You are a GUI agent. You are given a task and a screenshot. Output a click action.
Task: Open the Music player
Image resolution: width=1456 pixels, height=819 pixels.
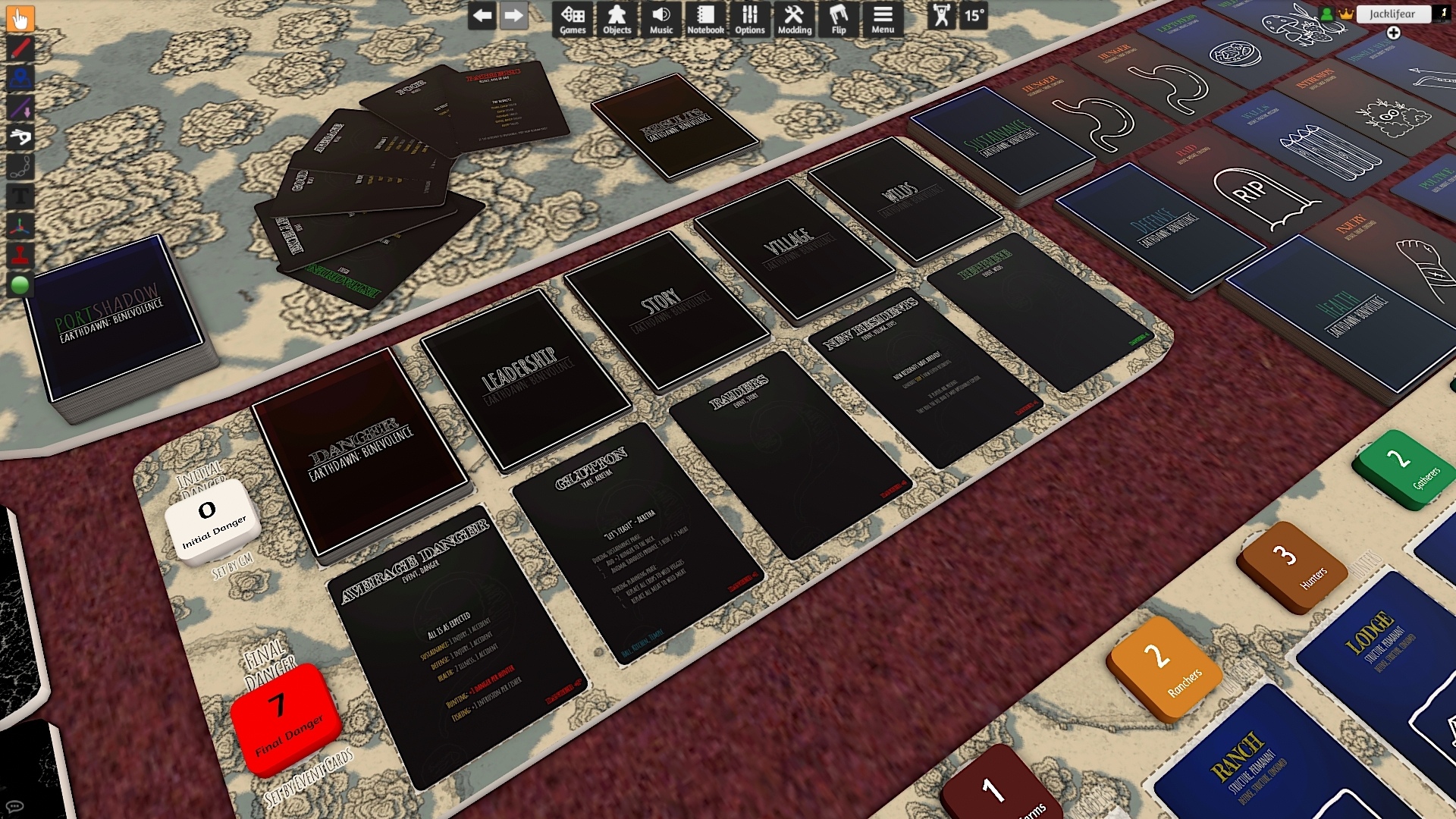661,19
